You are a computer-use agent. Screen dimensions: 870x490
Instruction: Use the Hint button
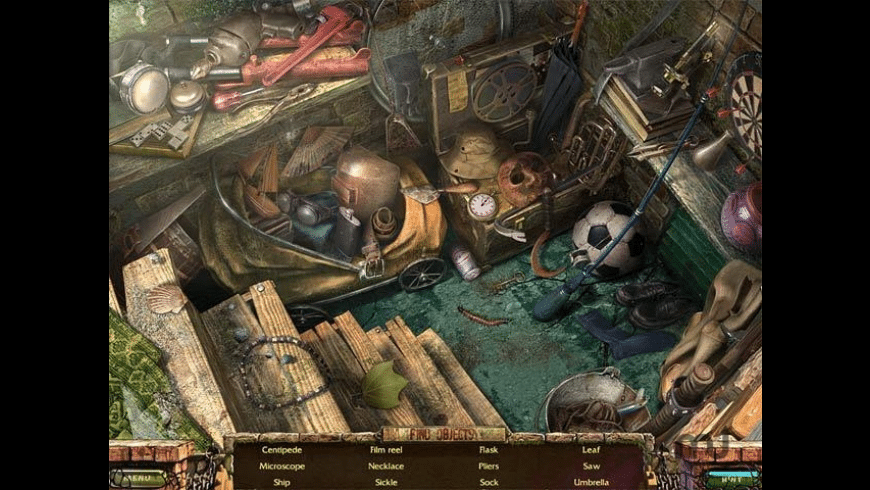coord(733,477)
